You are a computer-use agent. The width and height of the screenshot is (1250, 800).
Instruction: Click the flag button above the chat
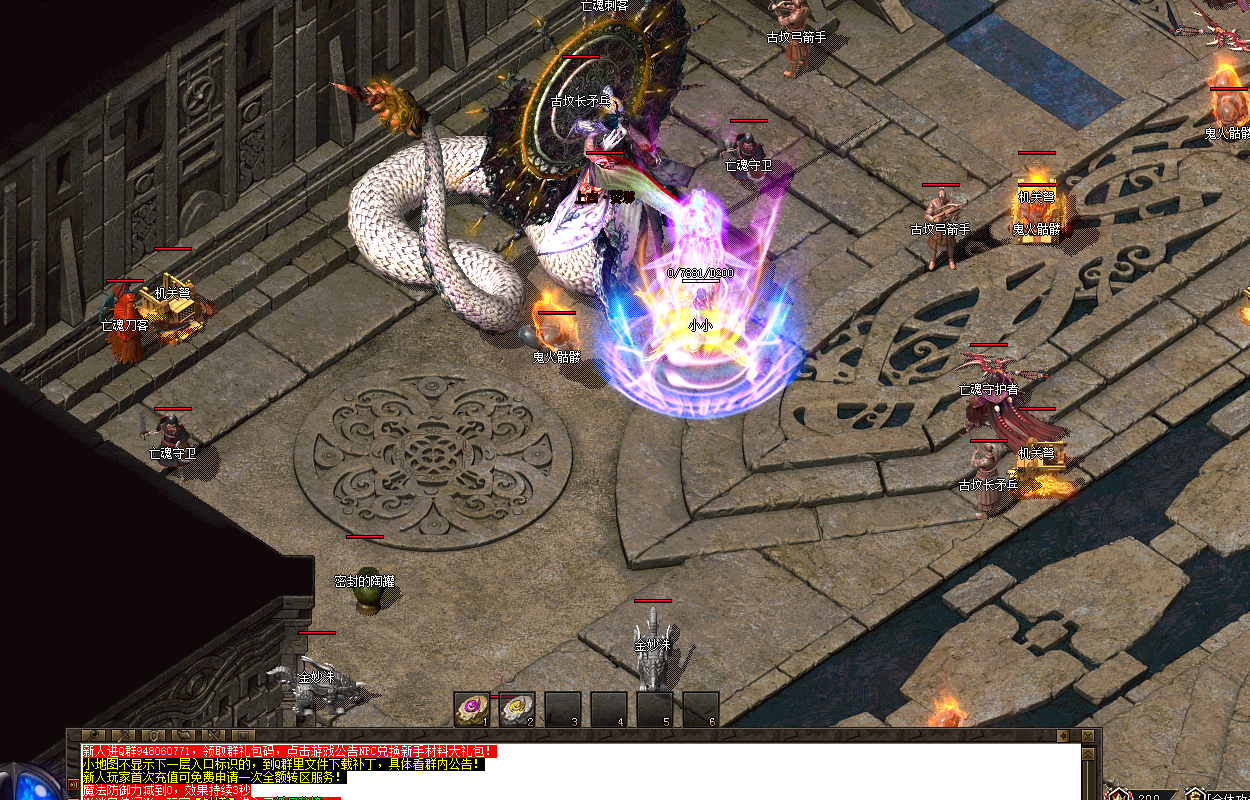[x=183, y=735]
